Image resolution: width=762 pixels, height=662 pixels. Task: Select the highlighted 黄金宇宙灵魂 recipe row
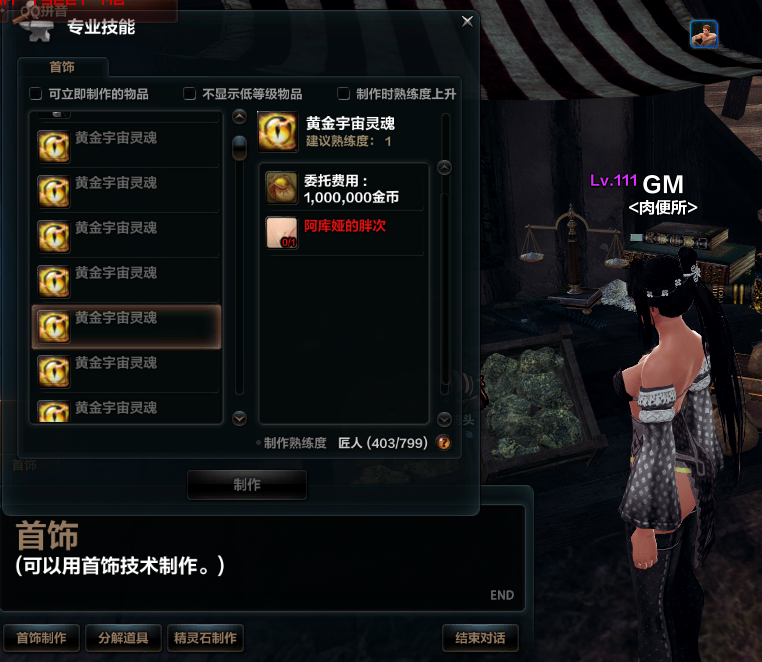click(x=127, y=327)
